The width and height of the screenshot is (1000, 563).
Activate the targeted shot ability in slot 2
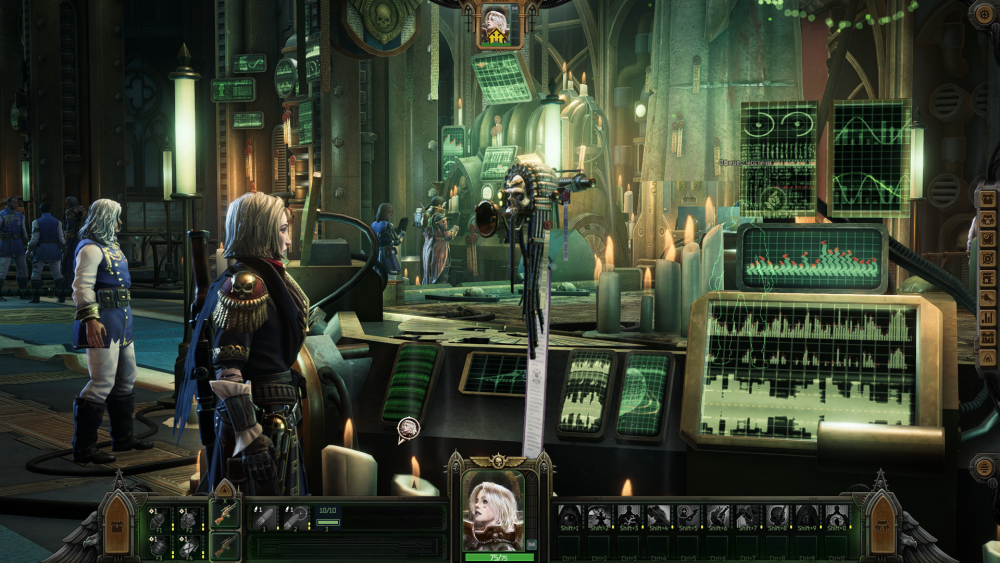point(297,517)
